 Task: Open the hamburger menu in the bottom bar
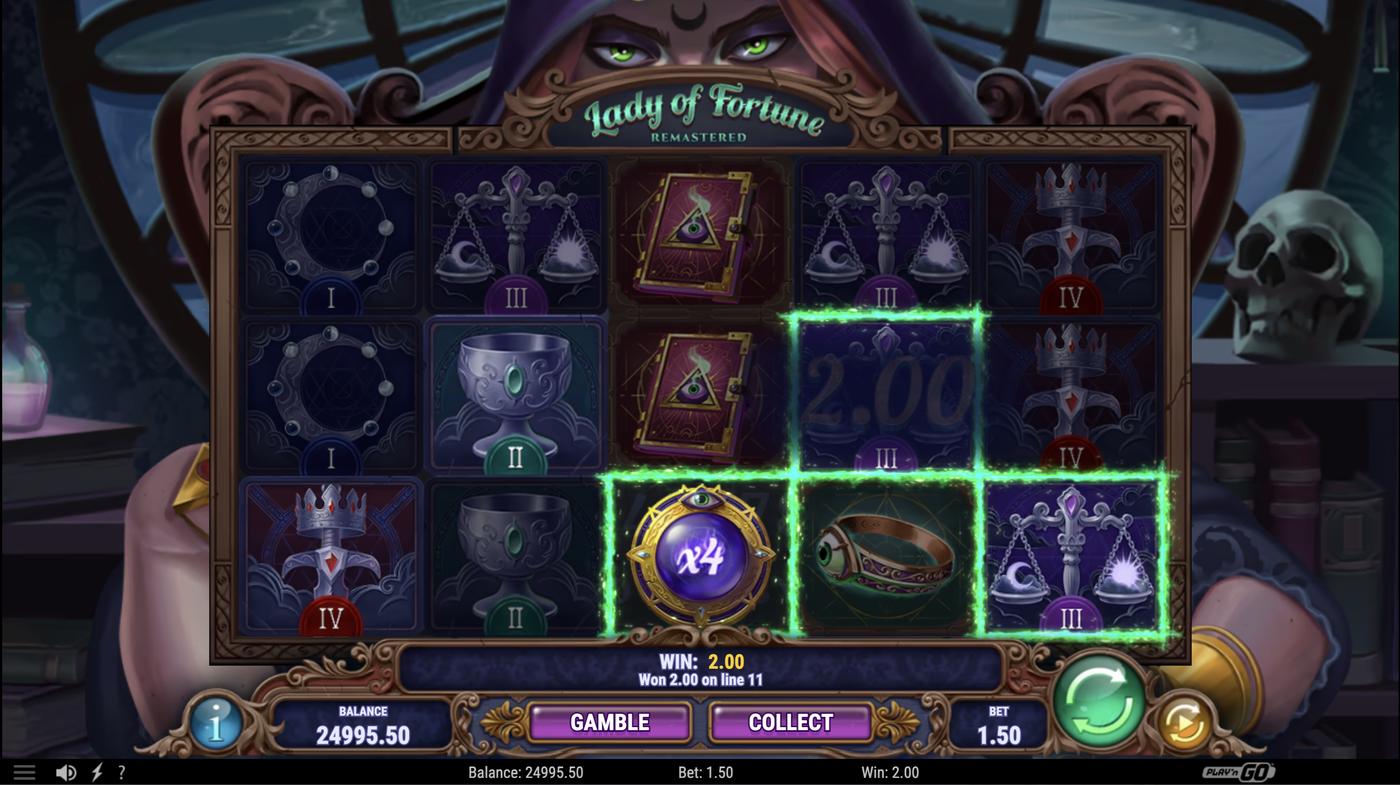25,770
